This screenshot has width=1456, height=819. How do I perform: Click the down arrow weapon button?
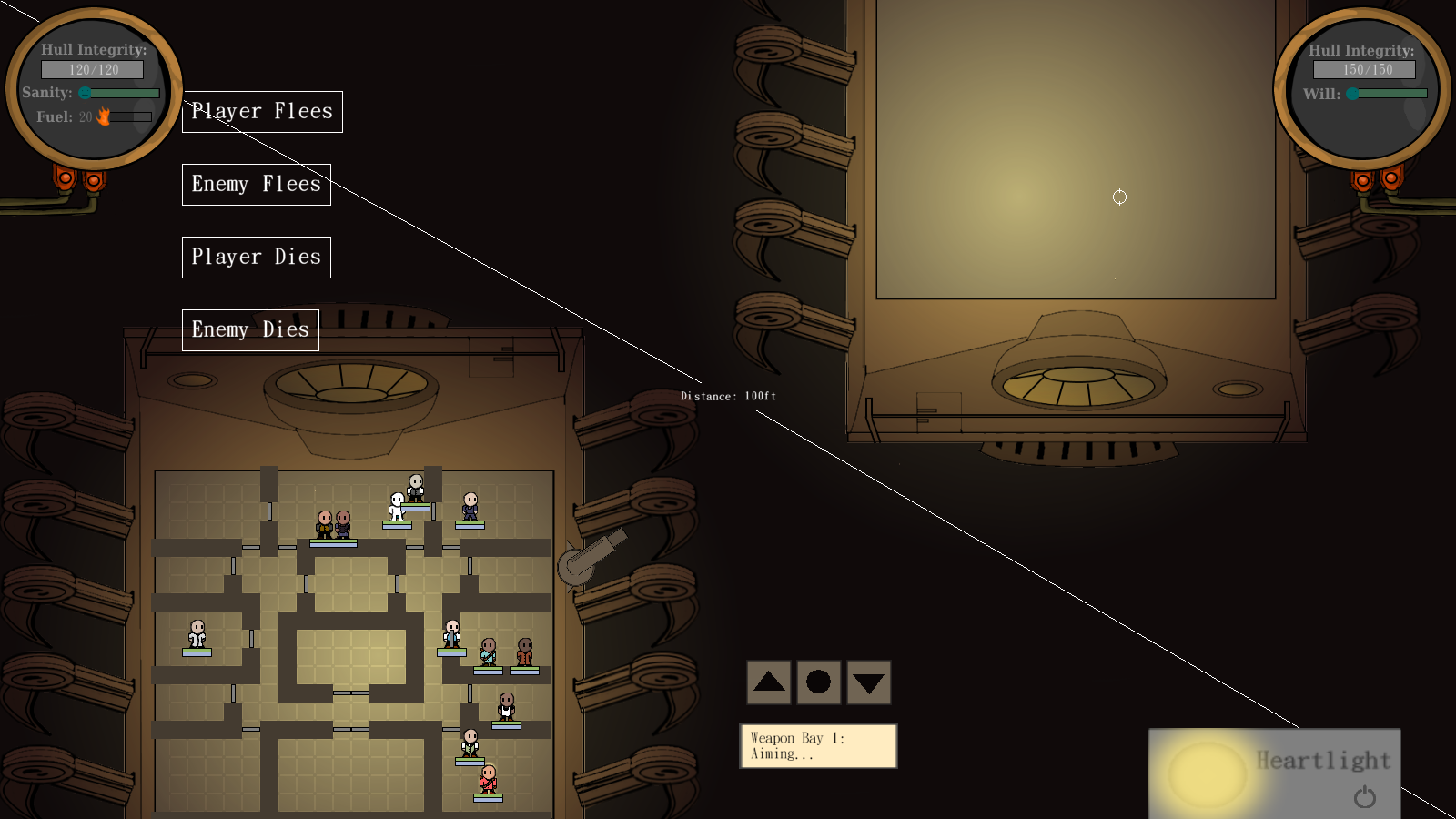tap(868, 682)
